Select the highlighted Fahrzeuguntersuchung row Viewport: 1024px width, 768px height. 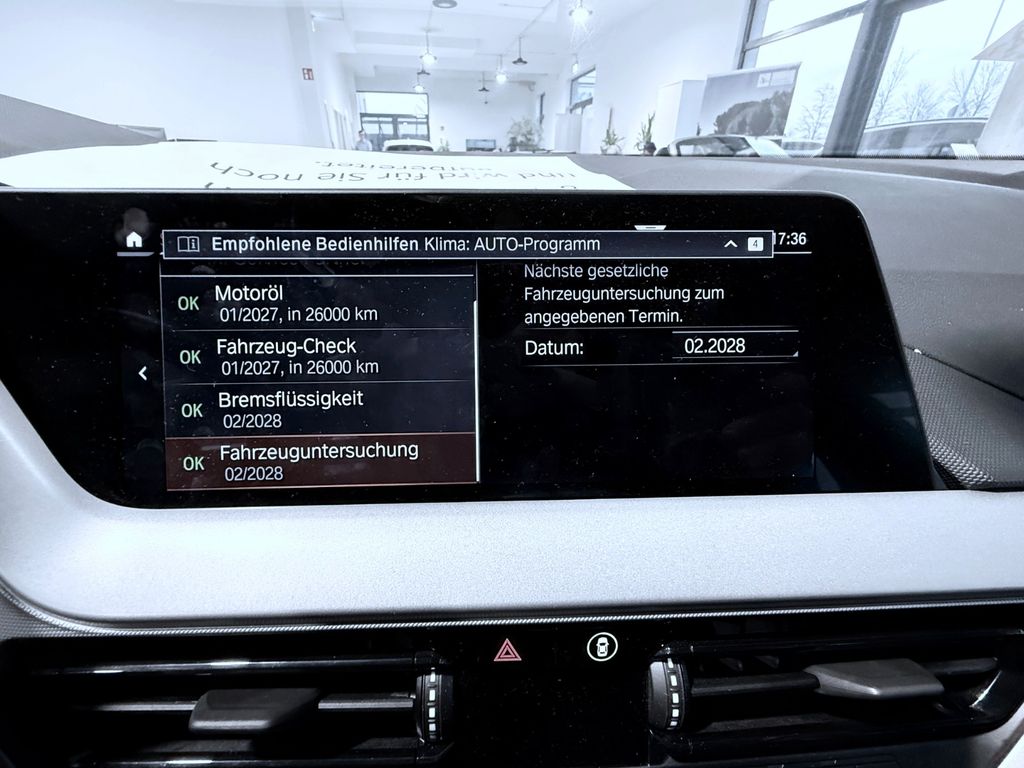coord(318,461)
